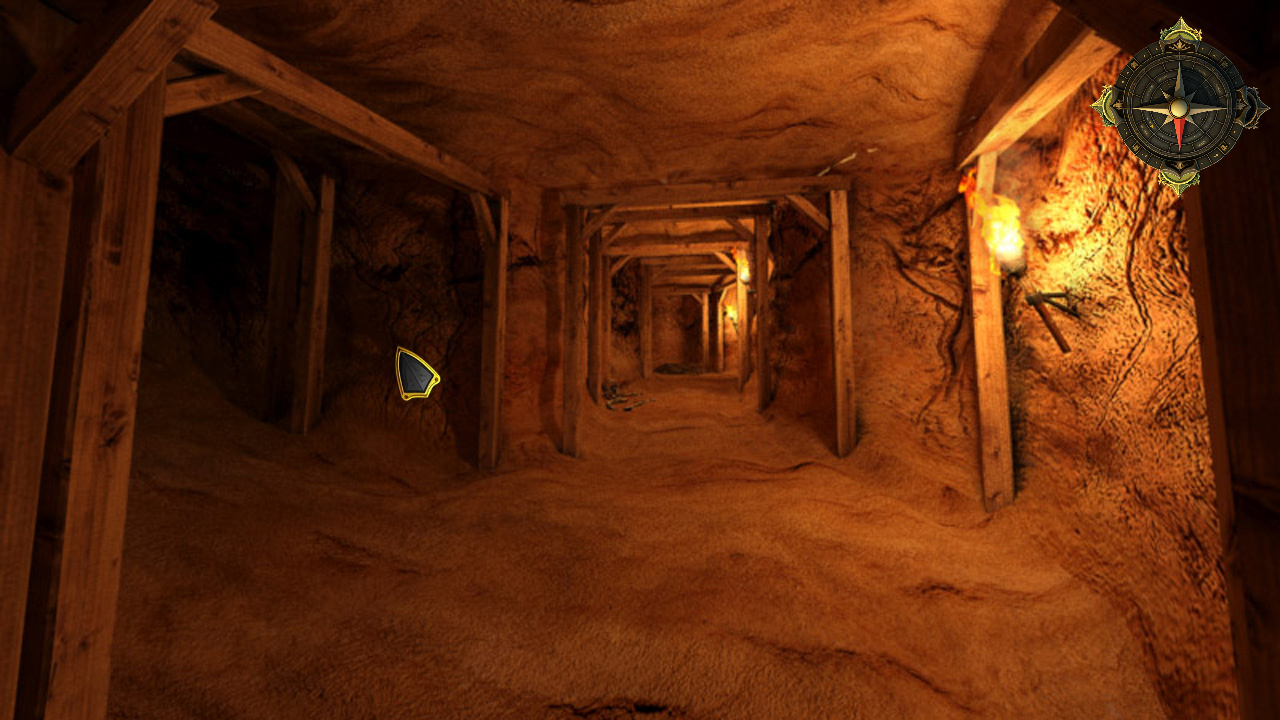Select the gold-framed stone shard collectible
Image resolution: width=1280 pixels, height=720 pixels.
pyautogui.click(x=416, y=375)
